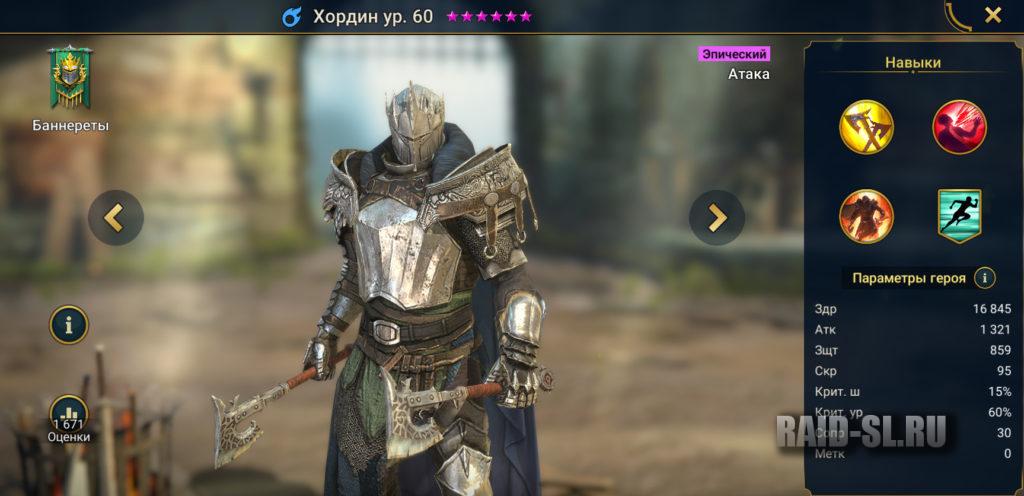Open hero info with the round i button

click(70, 325)
